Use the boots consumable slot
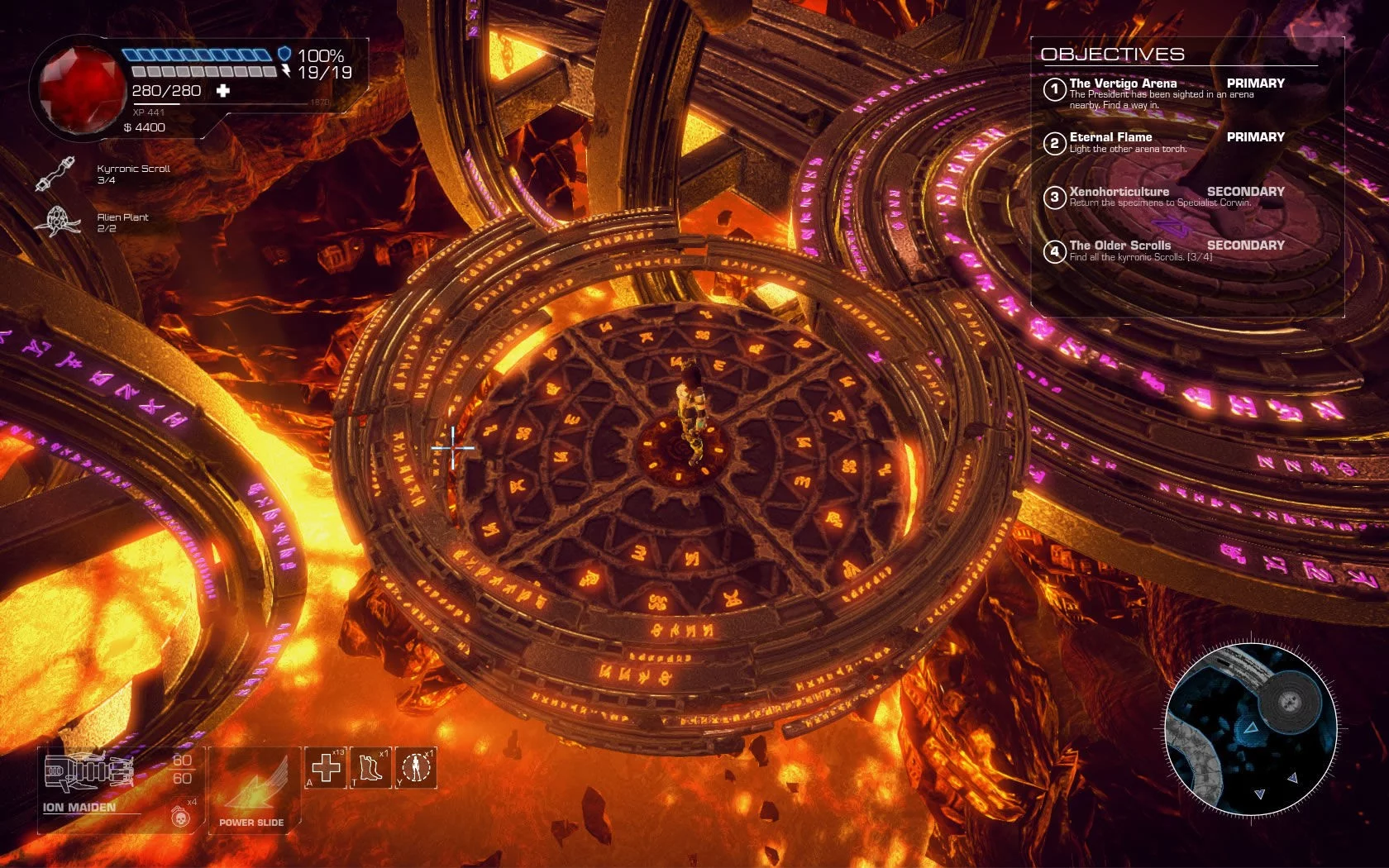1389x868 pixels. tap(370, 768)
